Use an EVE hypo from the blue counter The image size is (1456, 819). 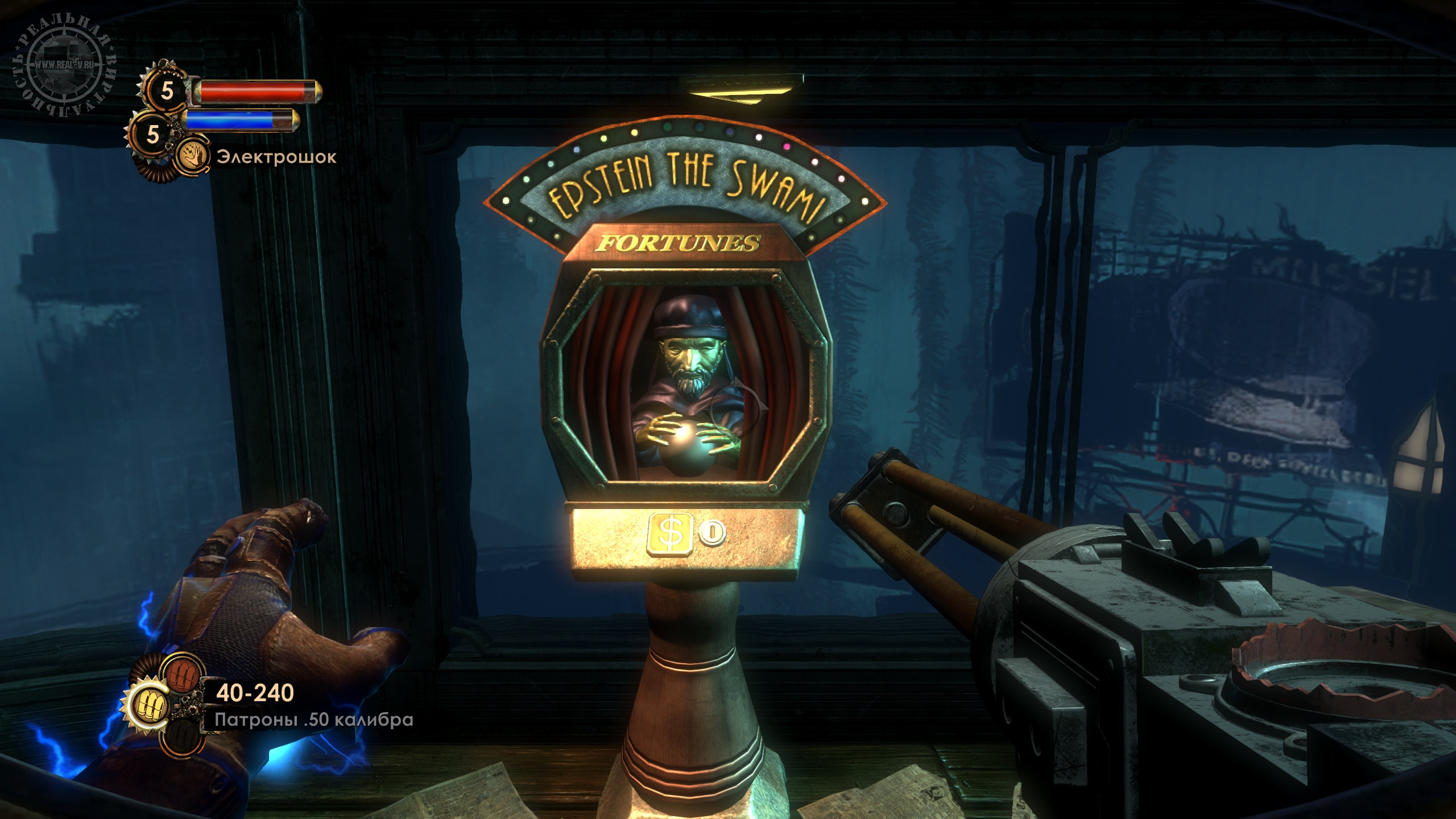[152, 134]
